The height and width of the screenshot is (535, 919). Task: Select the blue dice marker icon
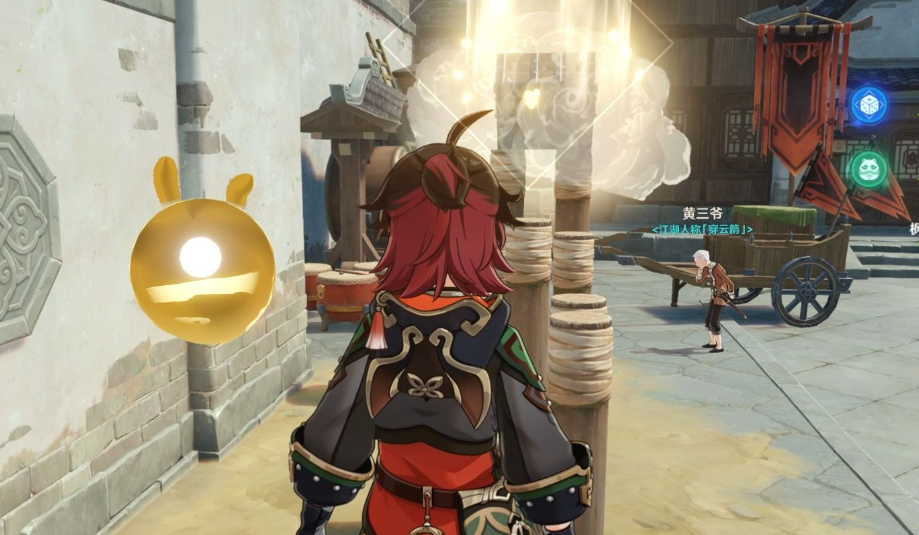point(868,105)
